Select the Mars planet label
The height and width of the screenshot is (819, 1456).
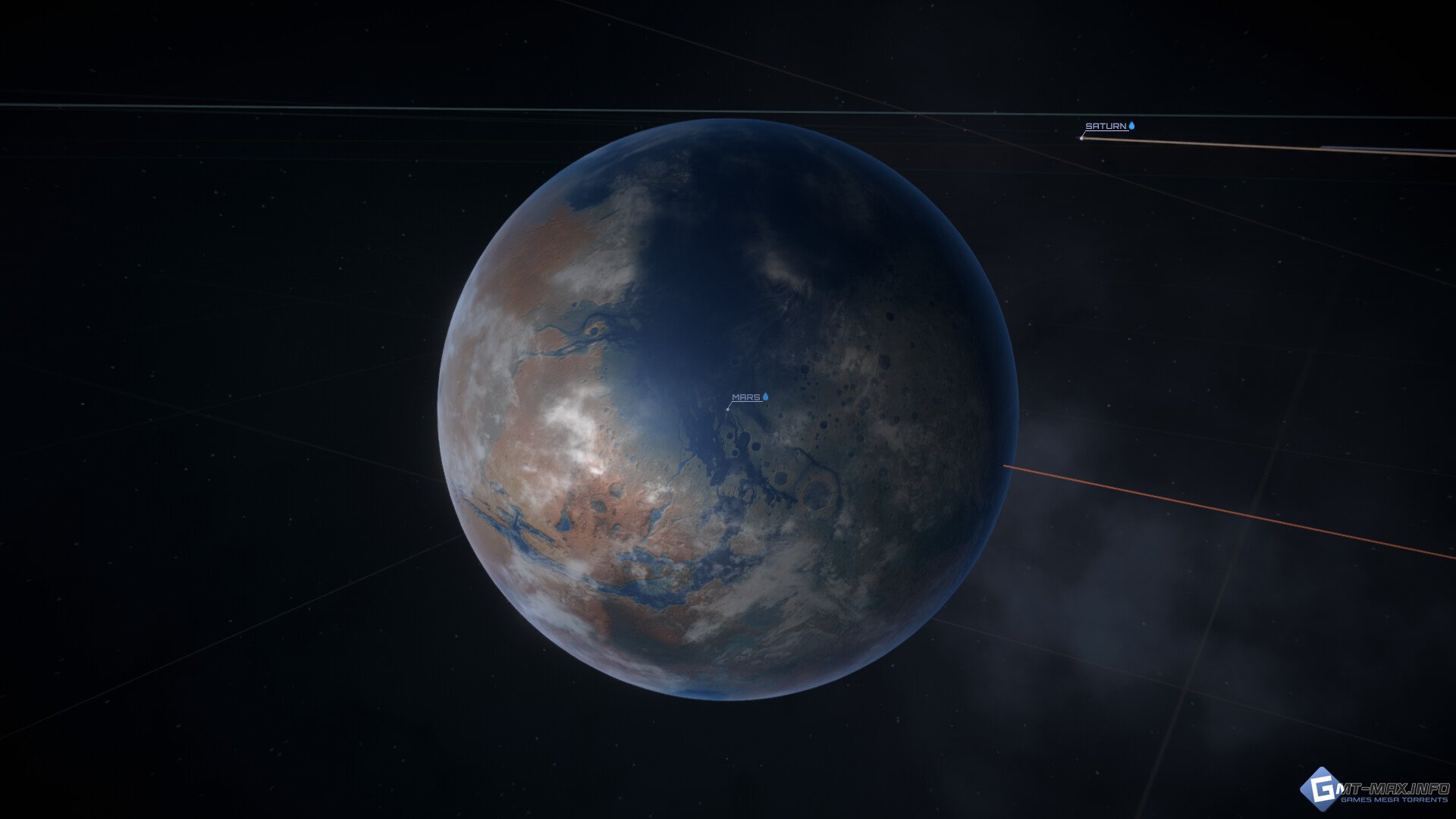tap(746, 397)
